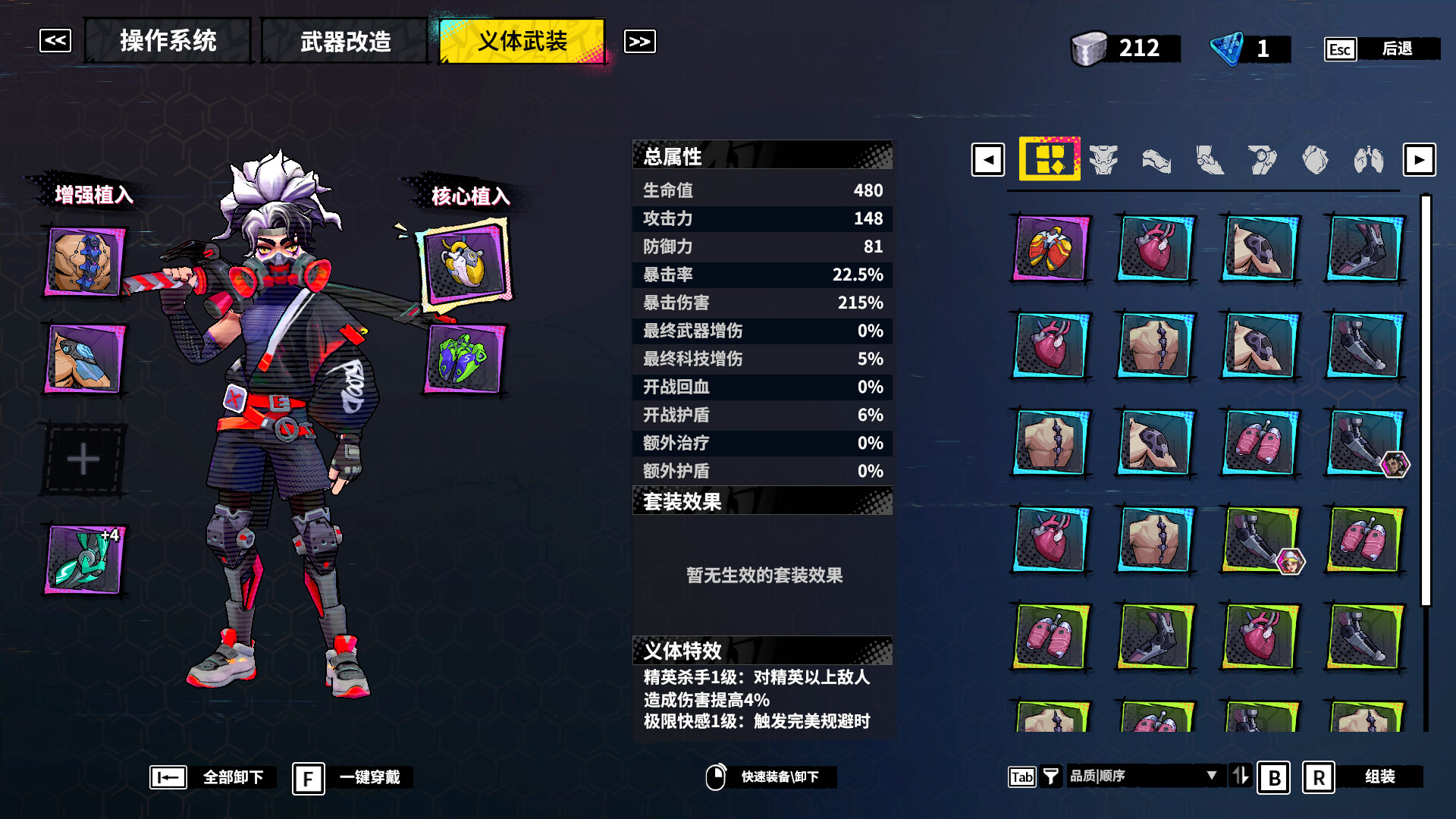This screenshot has width=1456, height=819.
Task: Click the right arrow to next filter page
Action: tap(1419, 160)
